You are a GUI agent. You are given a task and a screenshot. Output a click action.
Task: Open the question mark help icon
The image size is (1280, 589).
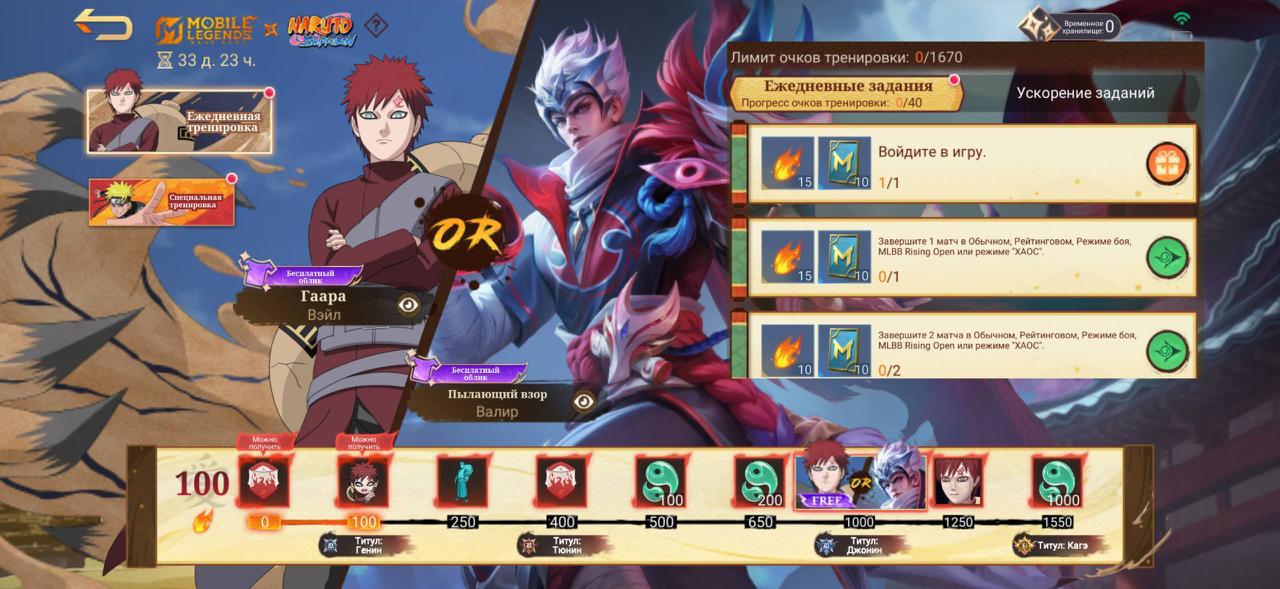[x=375, y=25]
